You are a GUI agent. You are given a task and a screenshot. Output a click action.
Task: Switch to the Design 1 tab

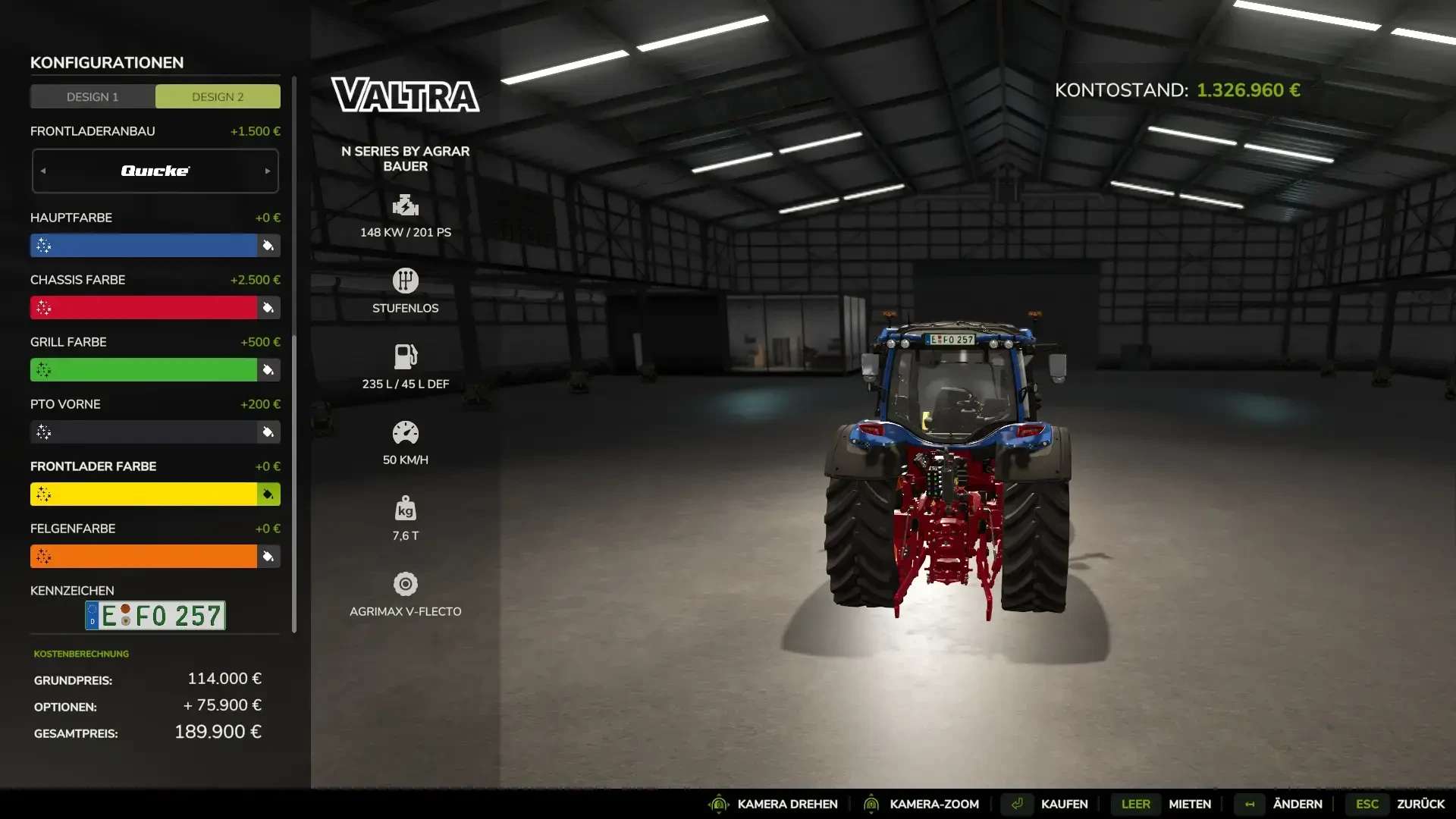93,97
